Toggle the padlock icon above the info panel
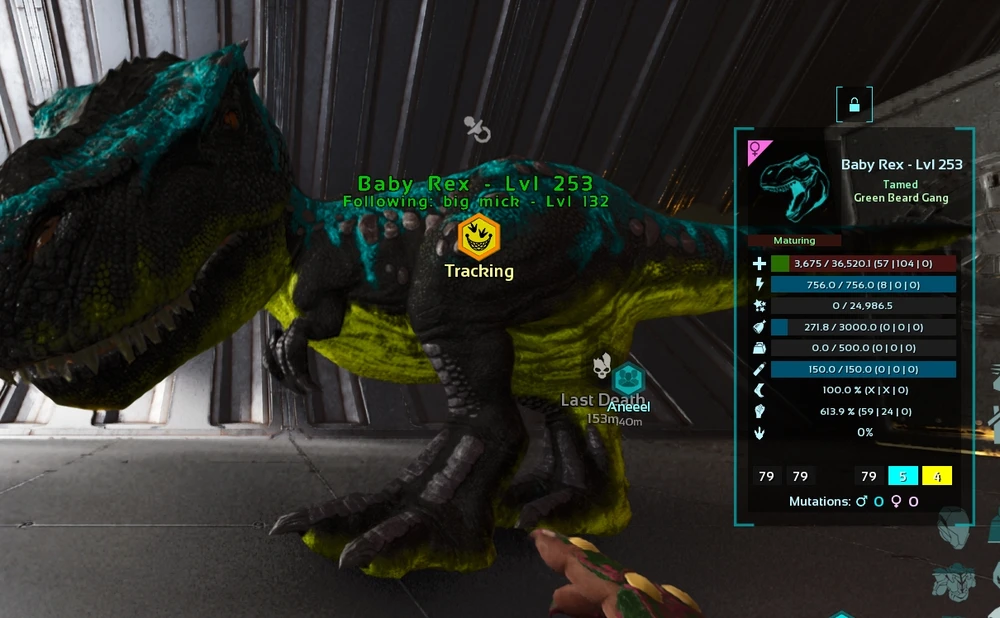Image resolution: width=1000 pixels, height=618 pixels. [854, 104]
